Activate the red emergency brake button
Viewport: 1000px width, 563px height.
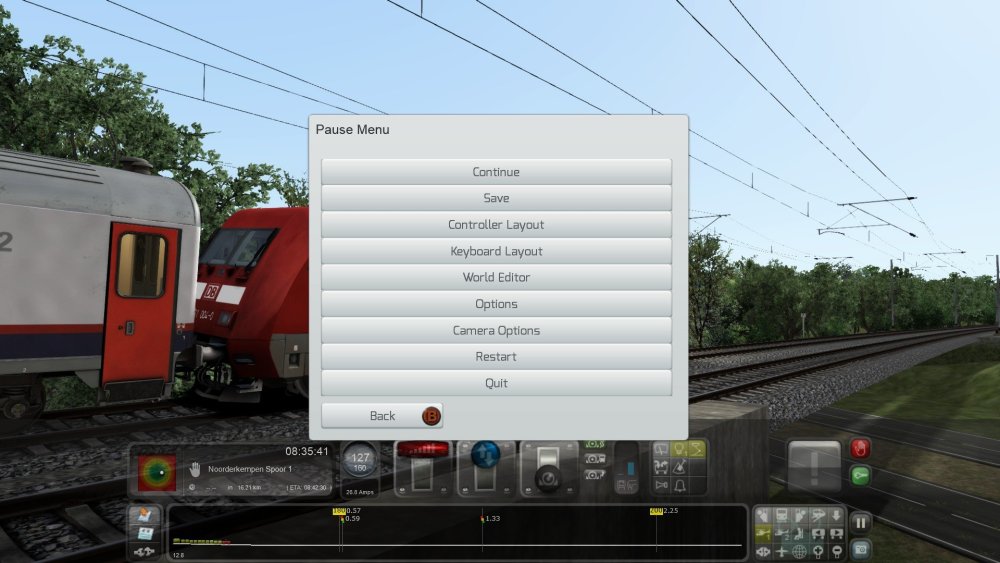tap(859, 449)
